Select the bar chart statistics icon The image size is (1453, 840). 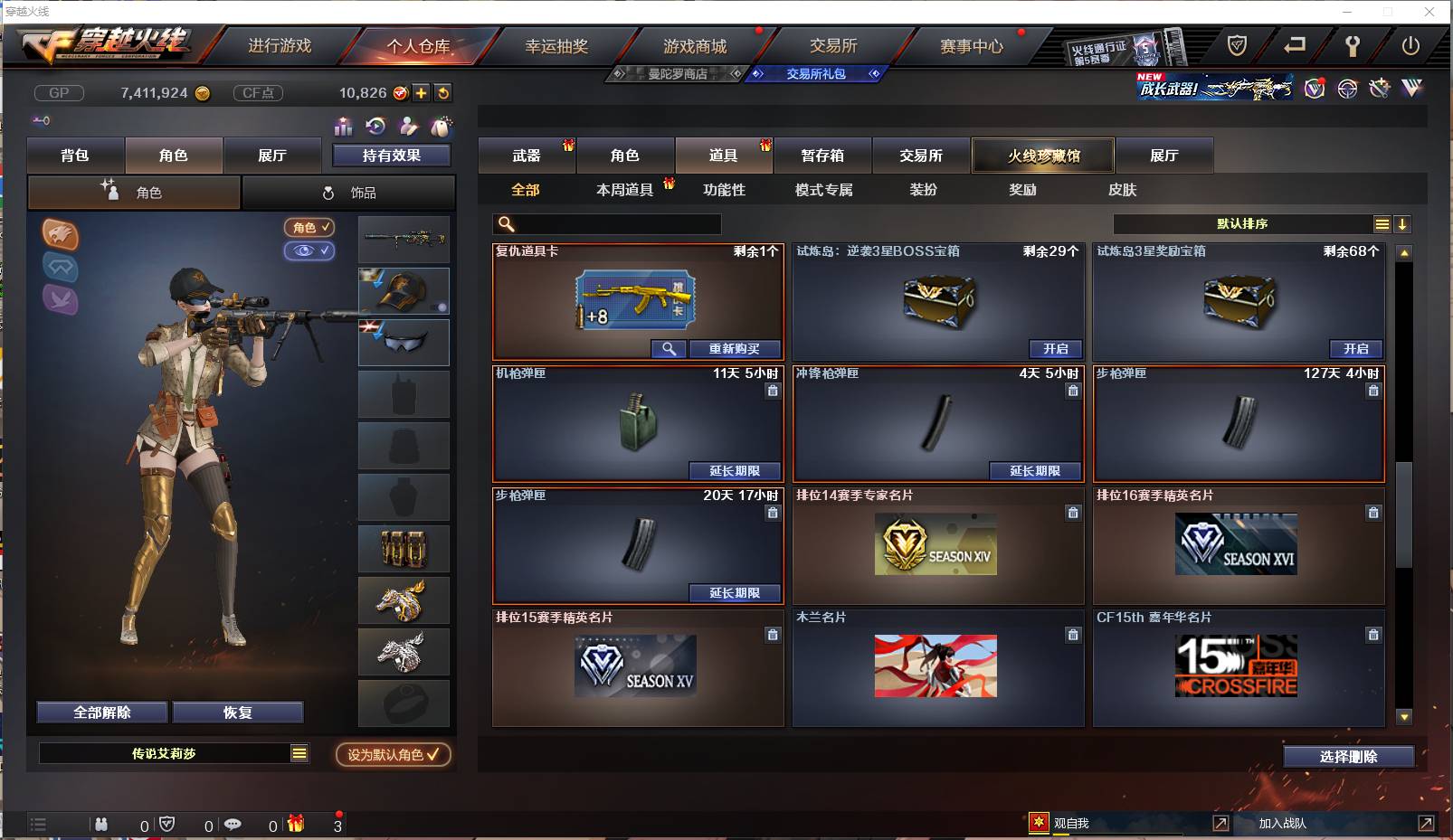pos(344,127)
